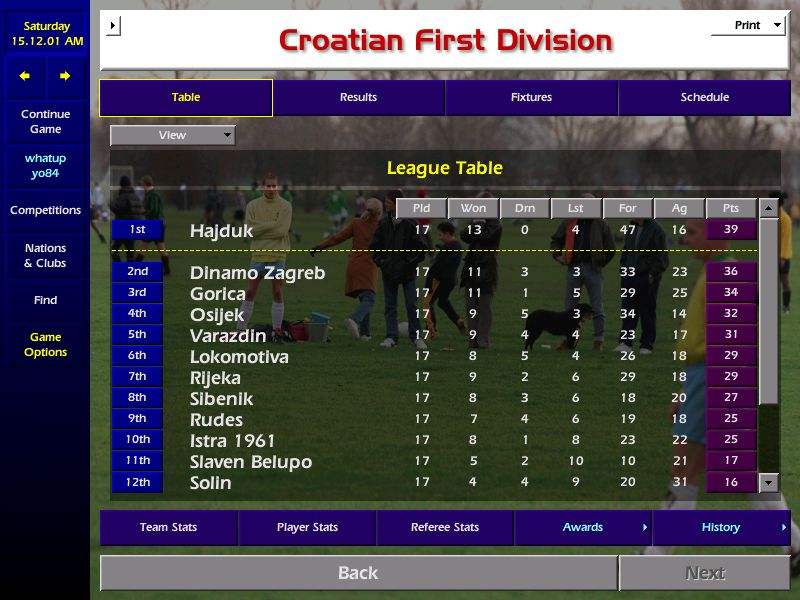This screenshot has height=600, width=800.
Task: Select the Table tab
Action: (x=186, y=98)
